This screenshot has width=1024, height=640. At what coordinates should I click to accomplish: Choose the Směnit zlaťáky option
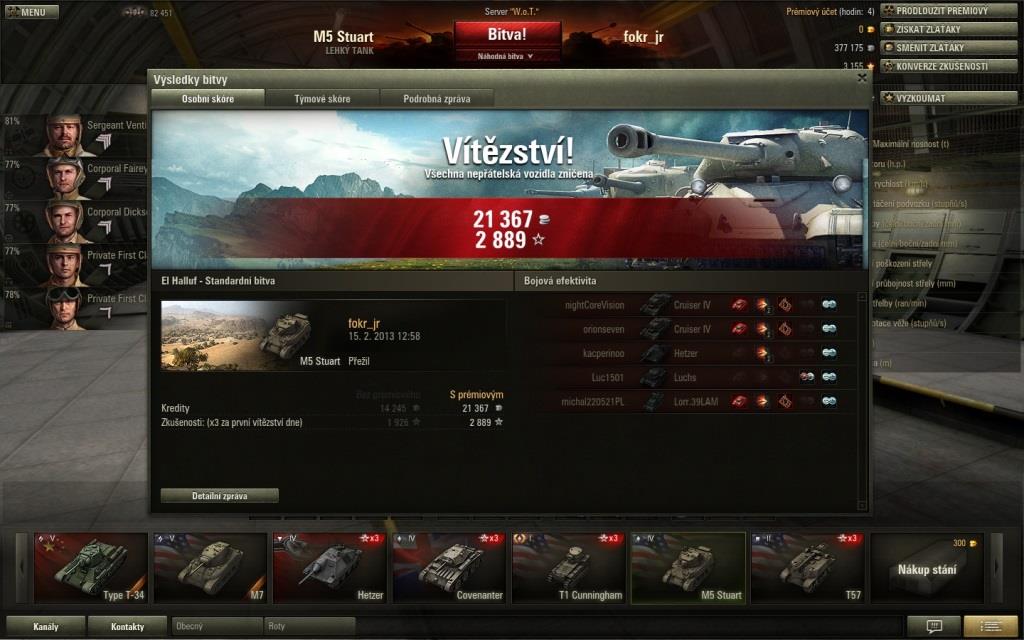[949, 47]
